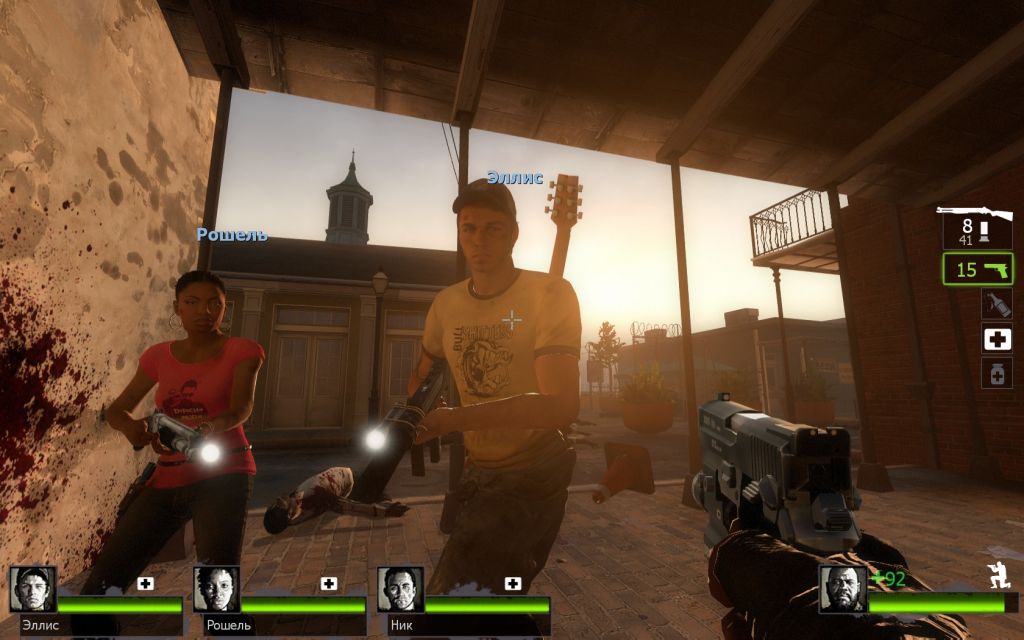
Task: Click the medkit icon above Рошель's health bar
Action: pos(329,583)
